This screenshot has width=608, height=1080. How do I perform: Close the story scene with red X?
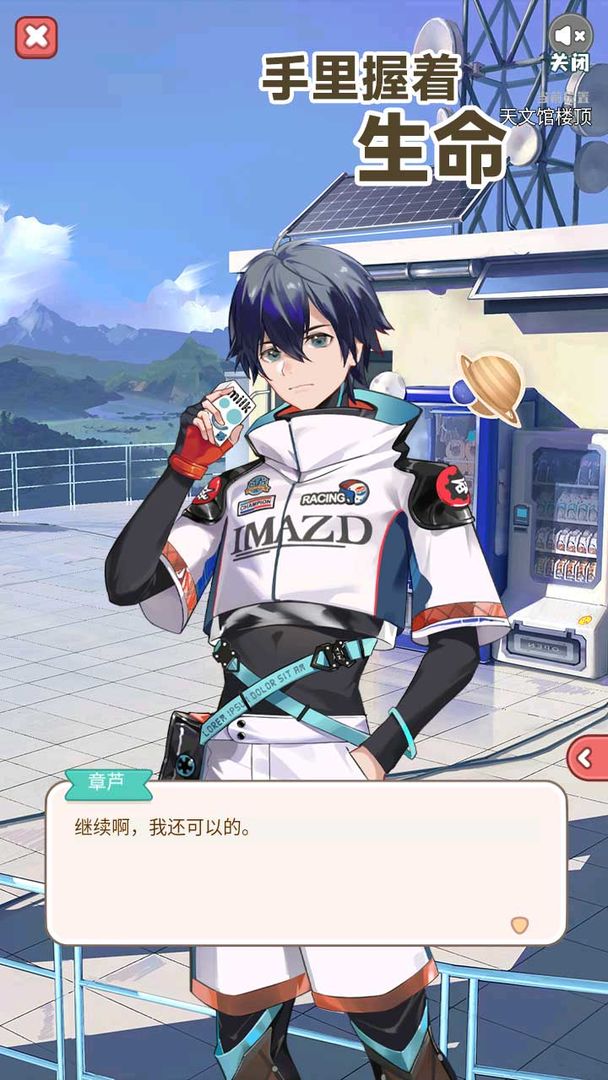tap(36, 37)
